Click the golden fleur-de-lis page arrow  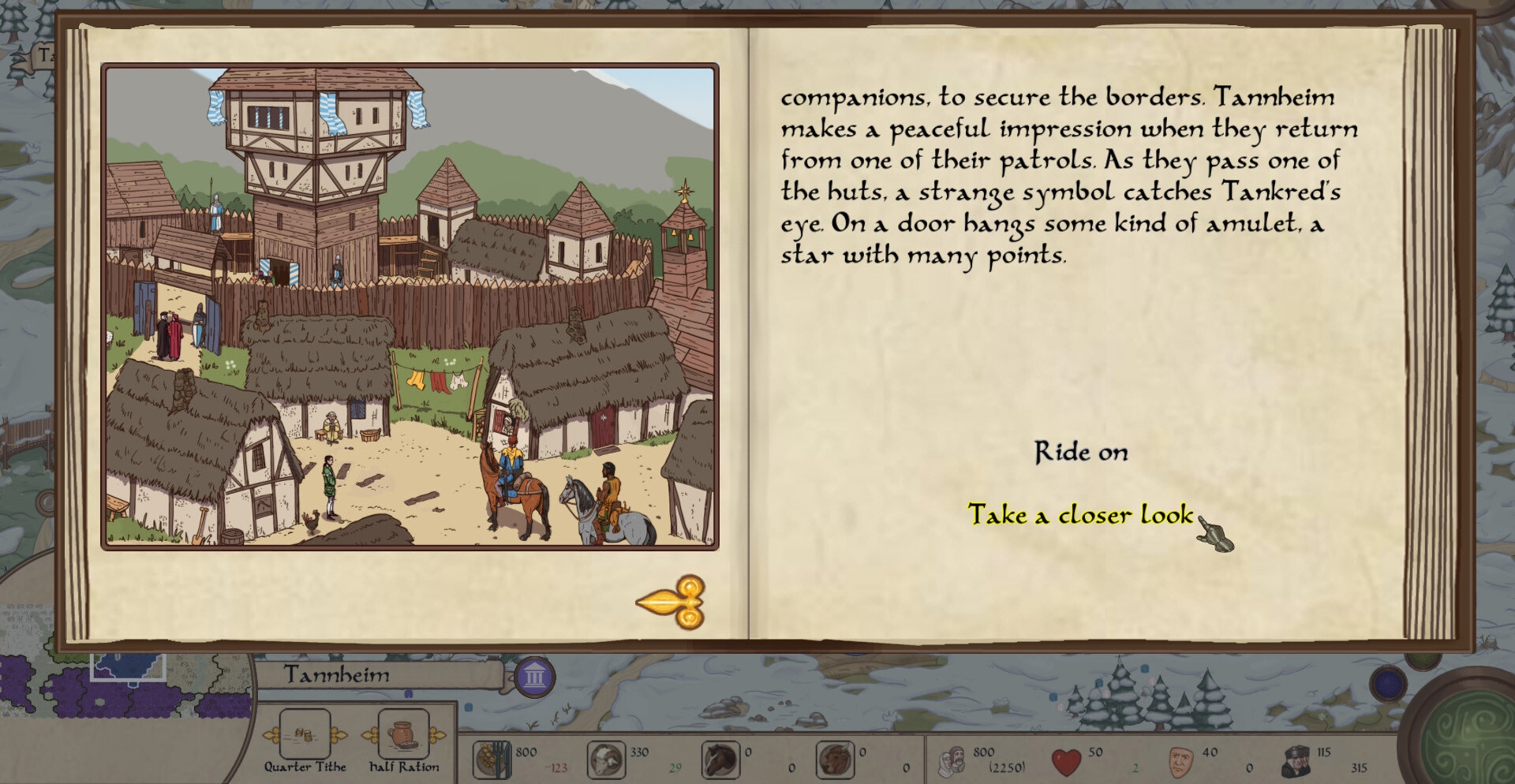point(671,603)
